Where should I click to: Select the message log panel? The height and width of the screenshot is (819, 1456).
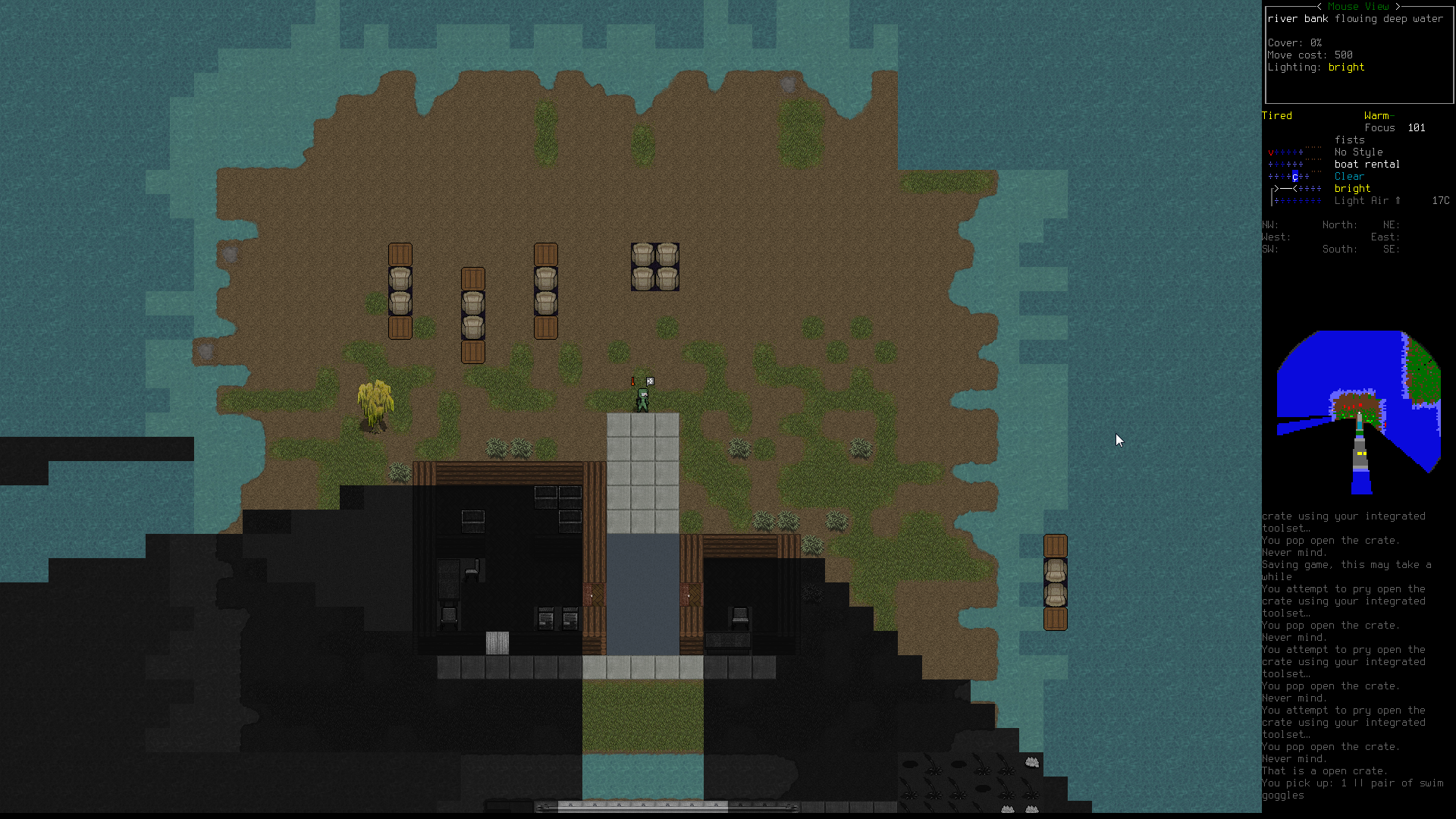(1357, 655)
